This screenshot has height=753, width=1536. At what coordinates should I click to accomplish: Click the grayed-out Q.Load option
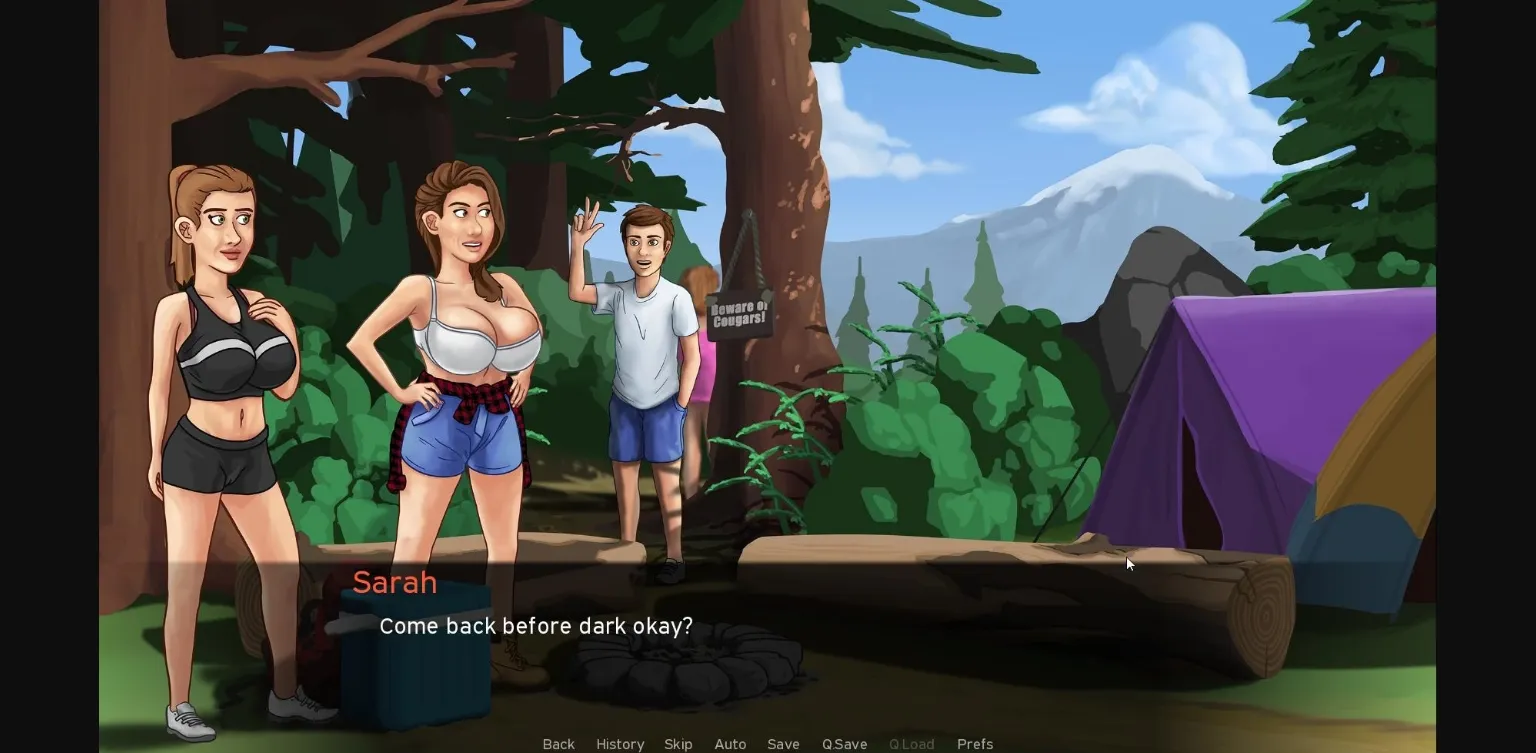click(911, 744)
